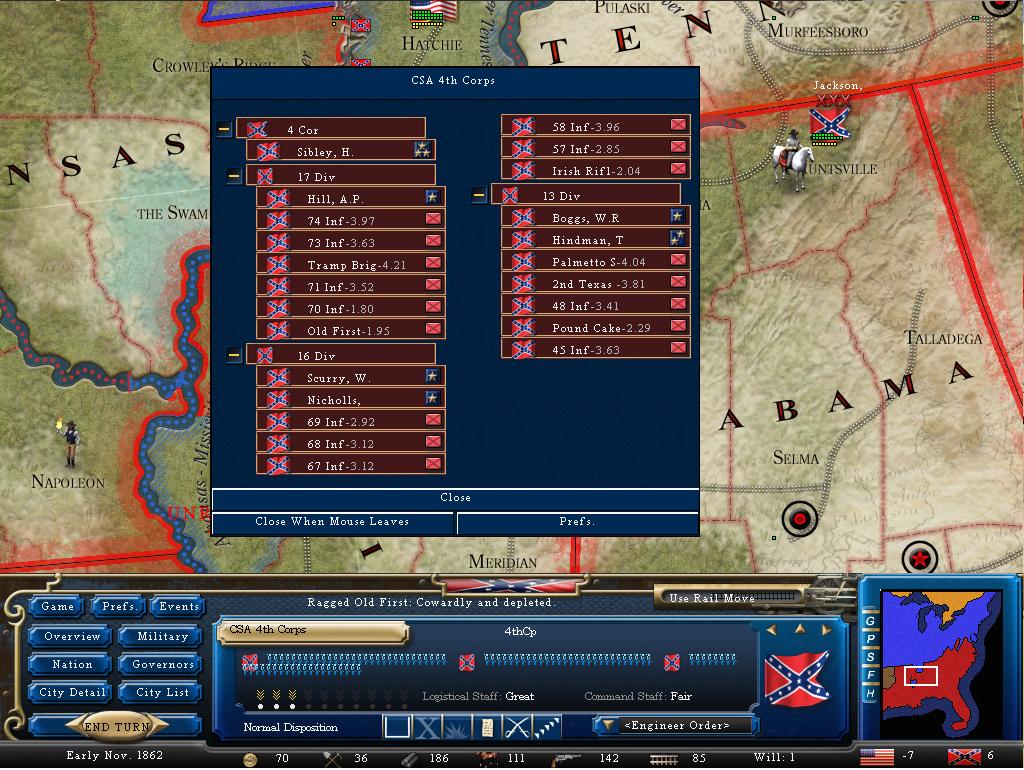View the Governors screen
This screenshot has width=1024, height=770.
[x=162, y=664]
